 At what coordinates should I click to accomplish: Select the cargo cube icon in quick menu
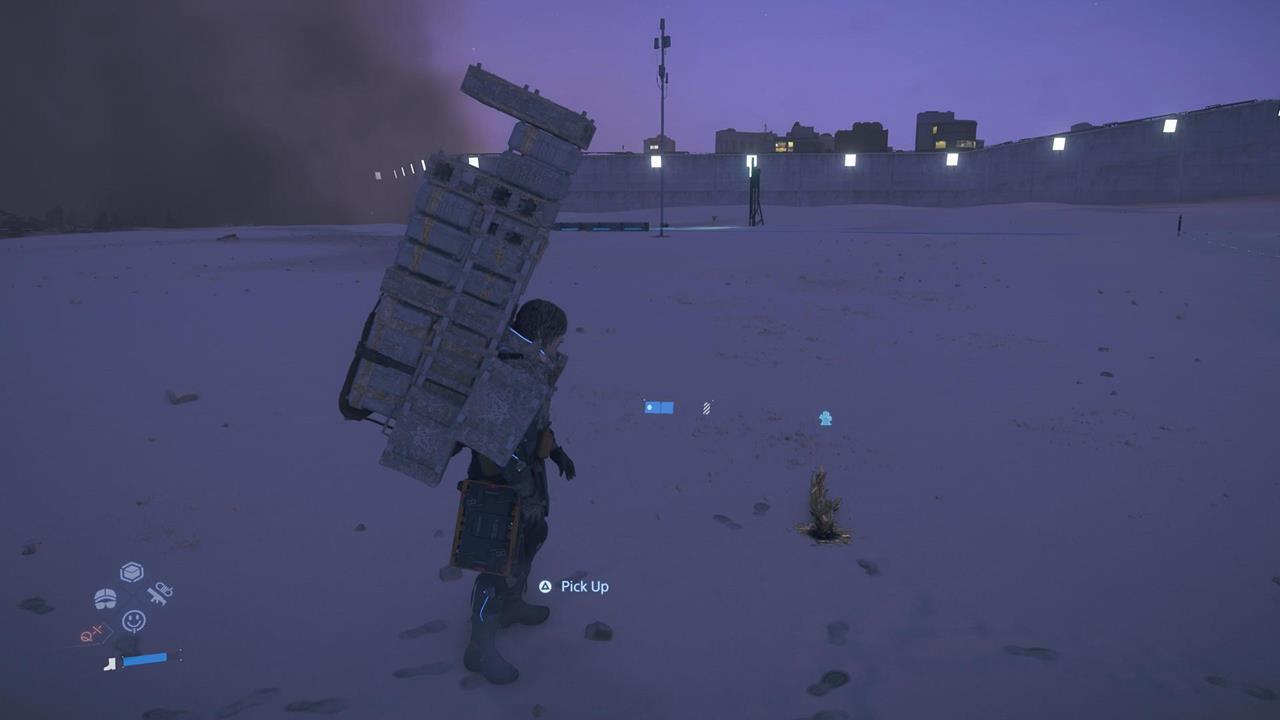click(x=131, y=570)
